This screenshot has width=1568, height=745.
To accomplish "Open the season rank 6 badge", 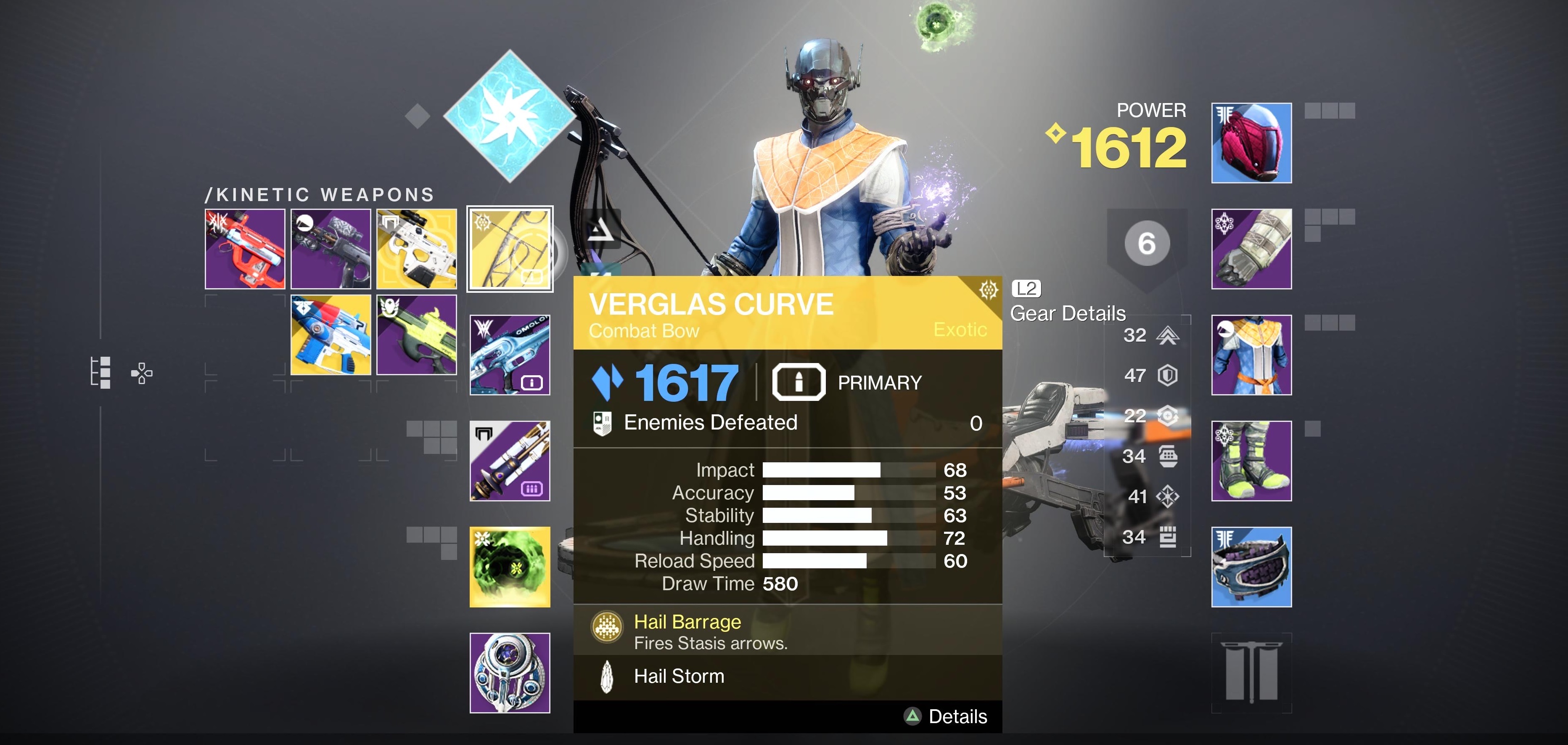I will pyautogui.click(x=1146, y=244).
